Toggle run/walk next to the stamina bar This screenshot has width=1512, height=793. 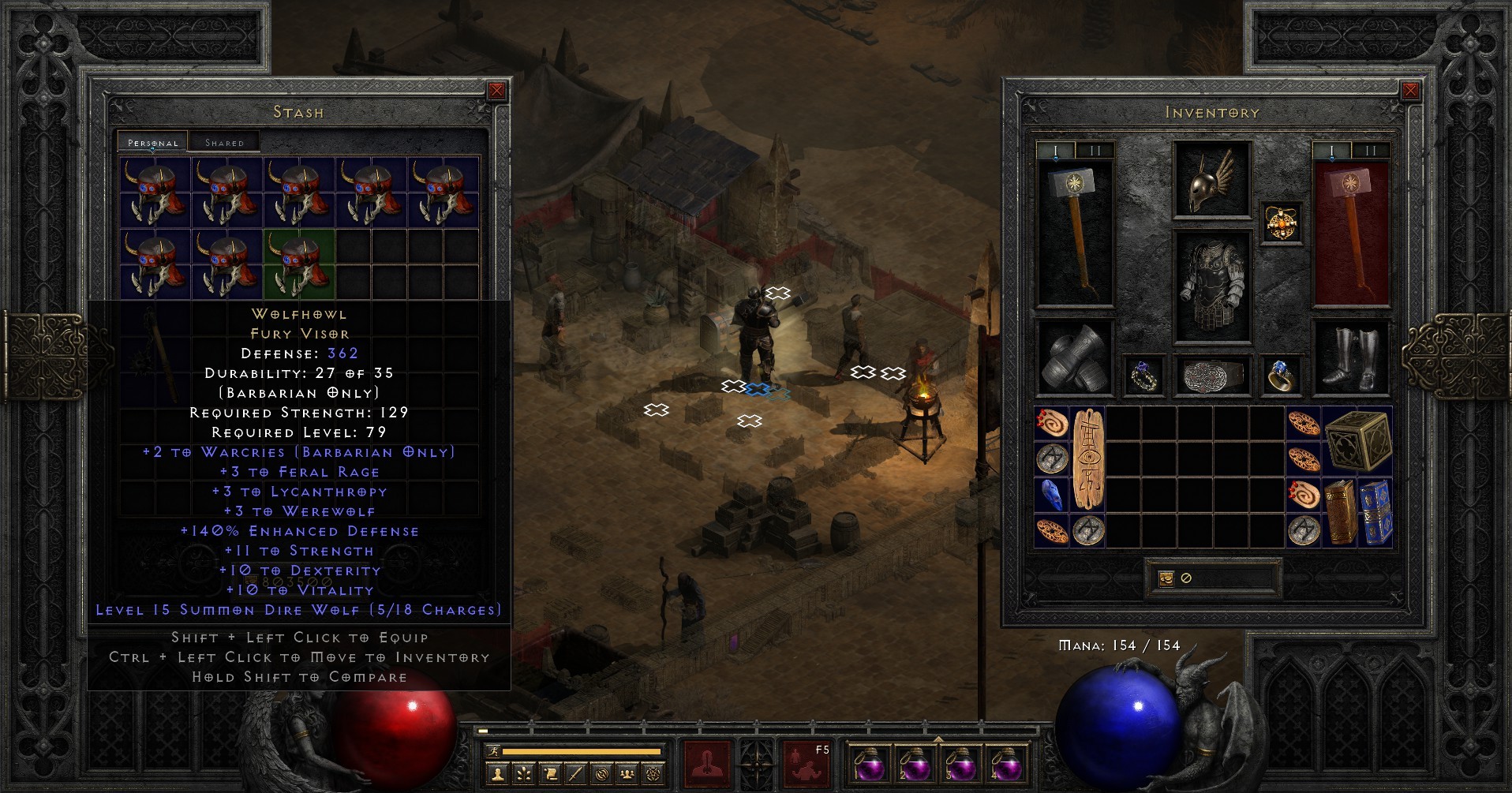pyautogui.click(x=492, y=751)
